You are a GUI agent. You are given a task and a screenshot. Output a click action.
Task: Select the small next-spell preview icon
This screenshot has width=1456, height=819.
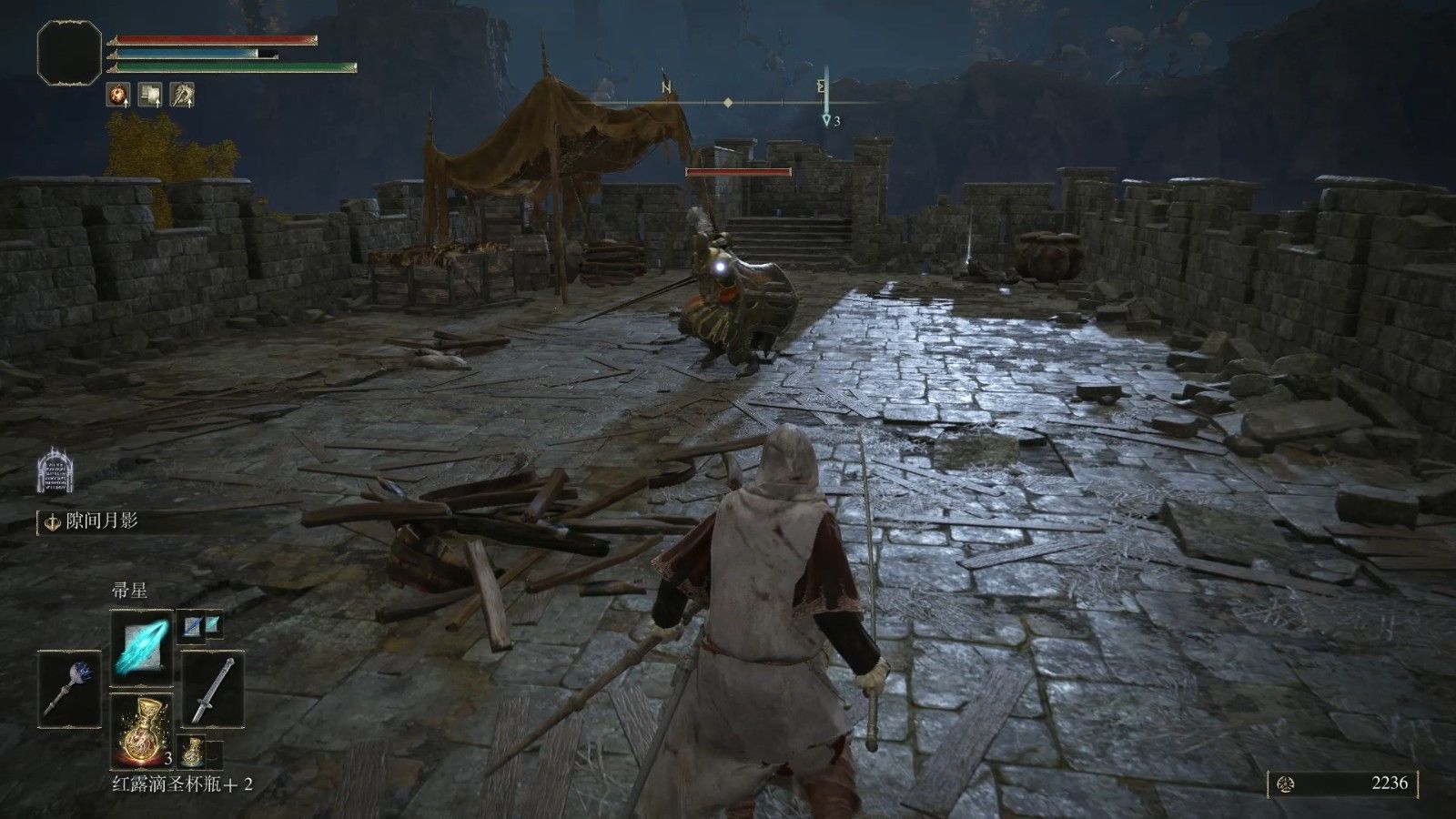(x=198, y=624)
